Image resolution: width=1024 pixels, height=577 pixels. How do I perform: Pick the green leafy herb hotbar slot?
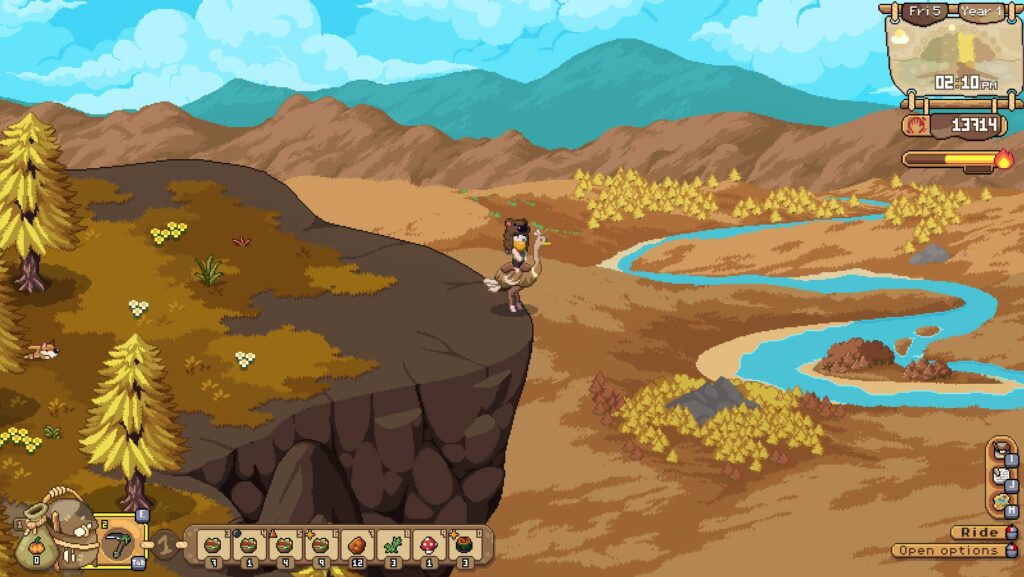[x=392, y=545]
